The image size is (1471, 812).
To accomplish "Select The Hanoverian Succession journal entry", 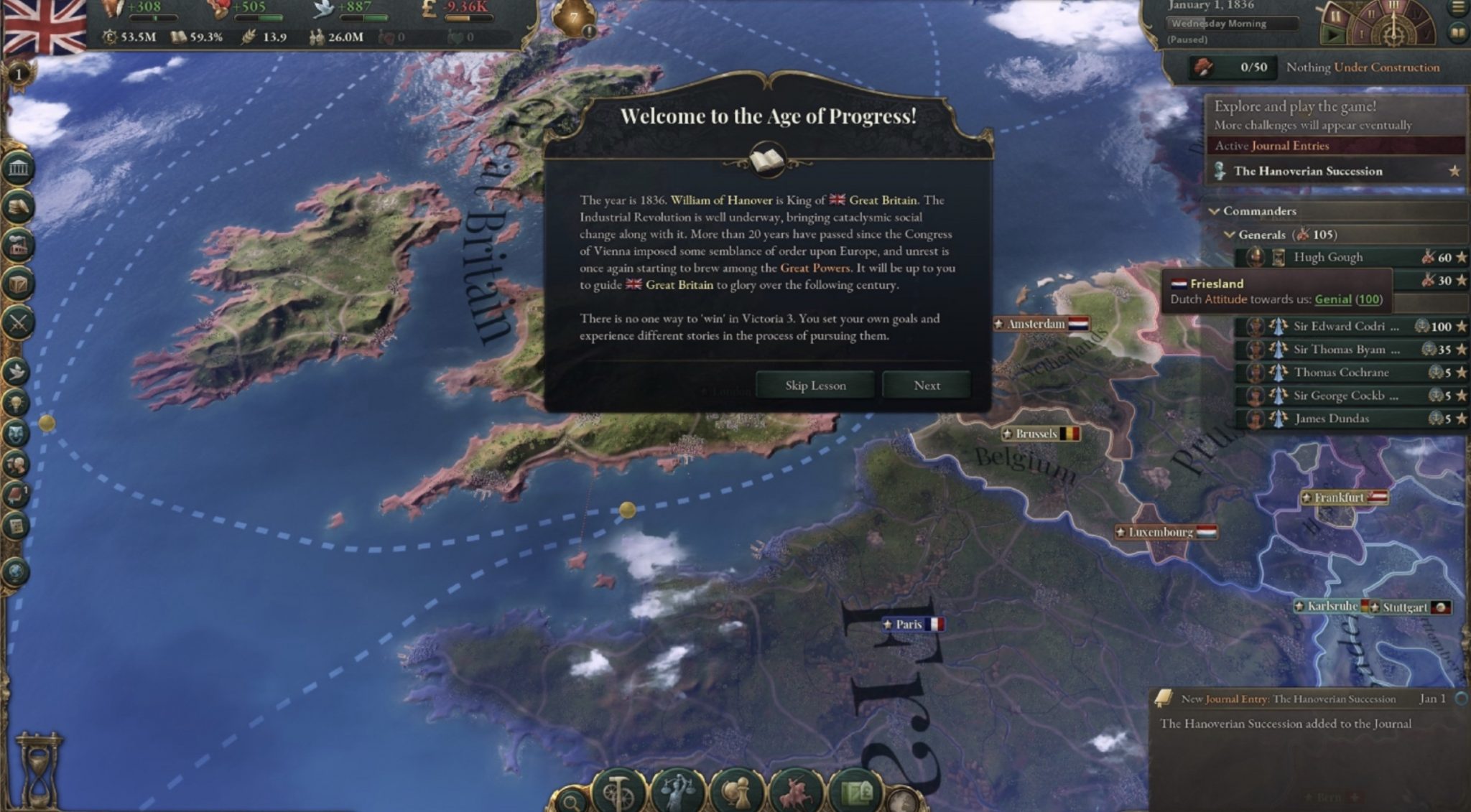I will coord(1307,171).
